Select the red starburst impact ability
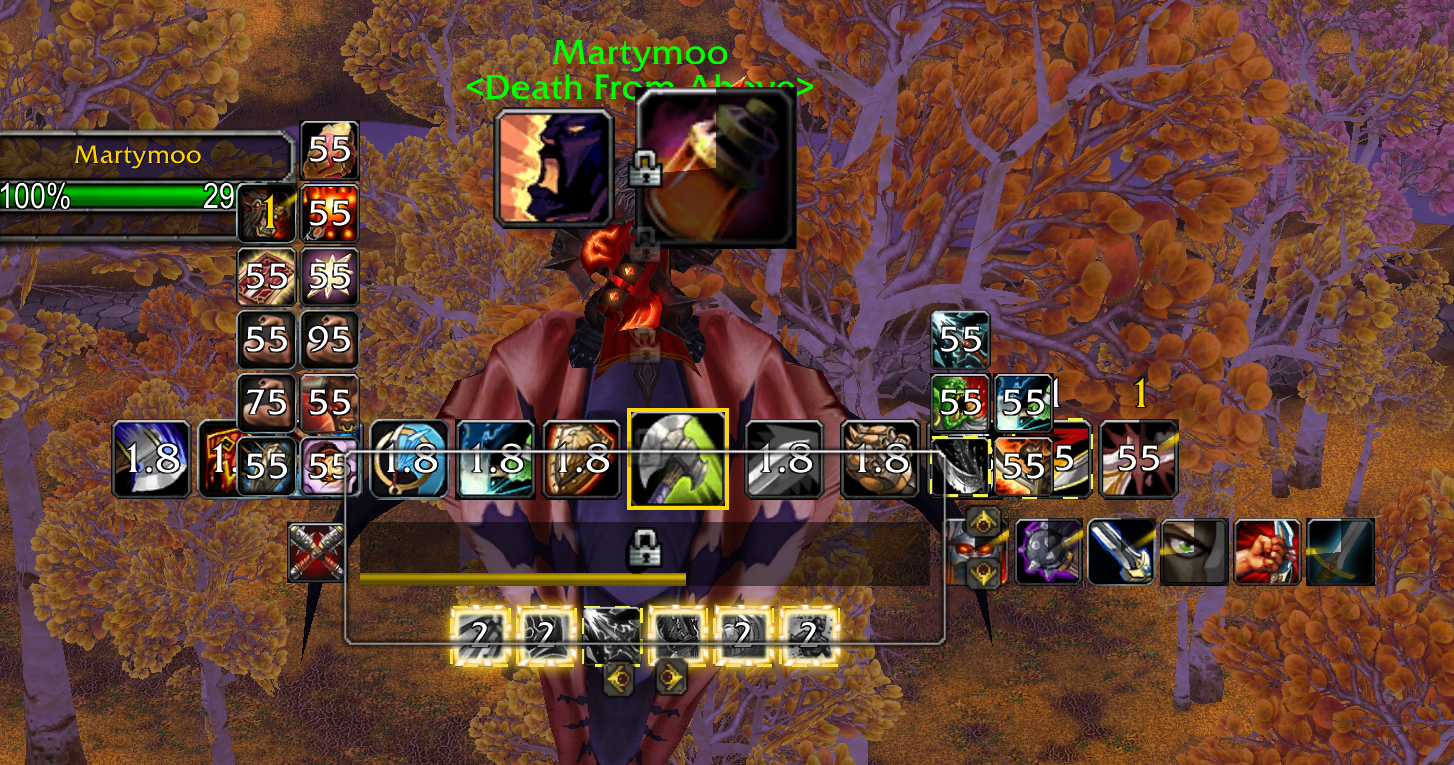The width and height of the screenshot is (1454, 765). point(1138,459)
